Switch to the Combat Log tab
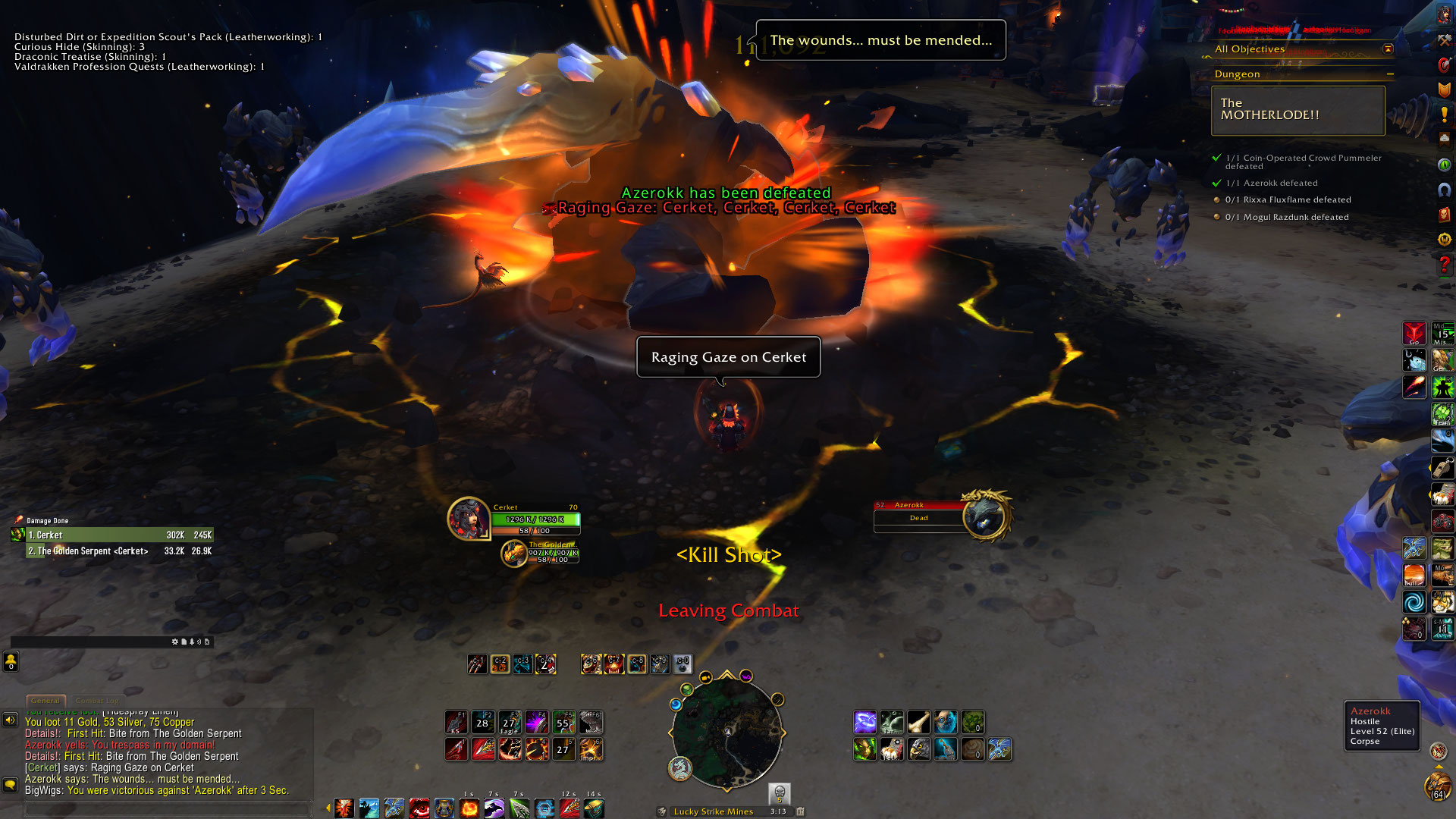1456x819 pixels. pos(97,701)
